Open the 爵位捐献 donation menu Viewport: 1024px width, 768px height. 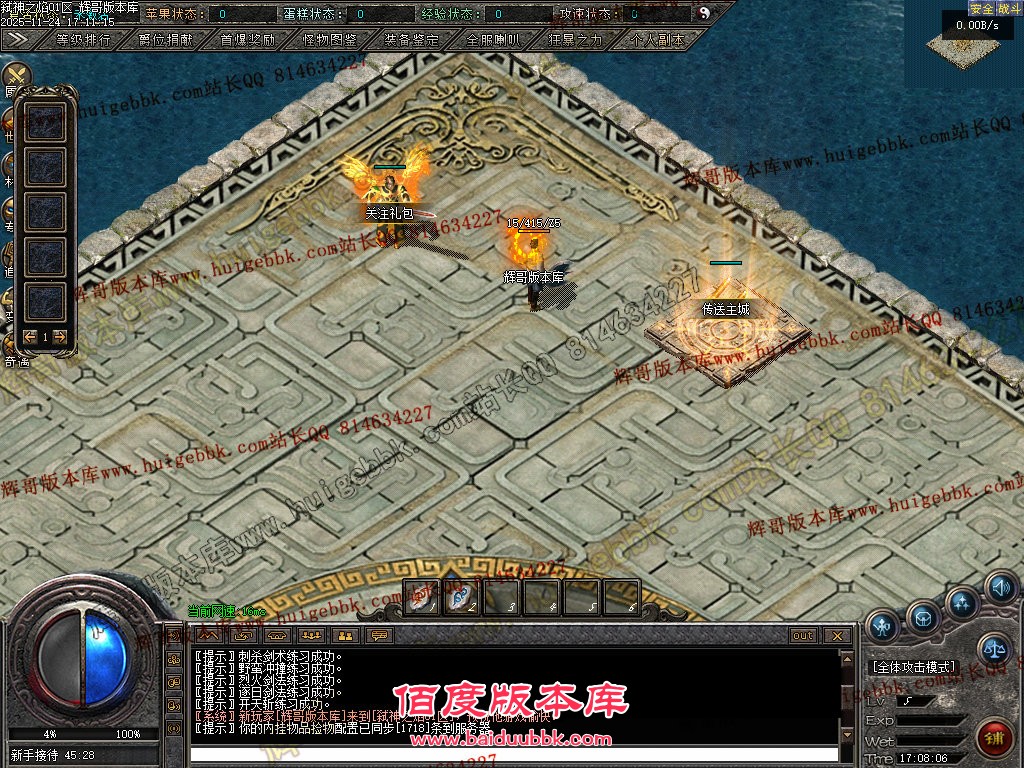(165, 40)
